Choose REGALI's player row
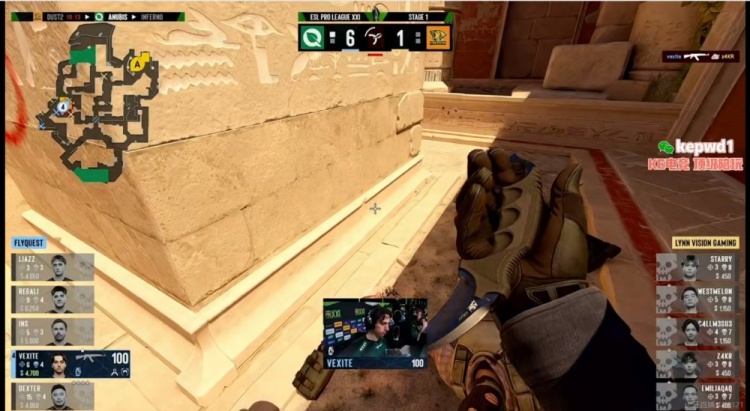 click(54, 299)
